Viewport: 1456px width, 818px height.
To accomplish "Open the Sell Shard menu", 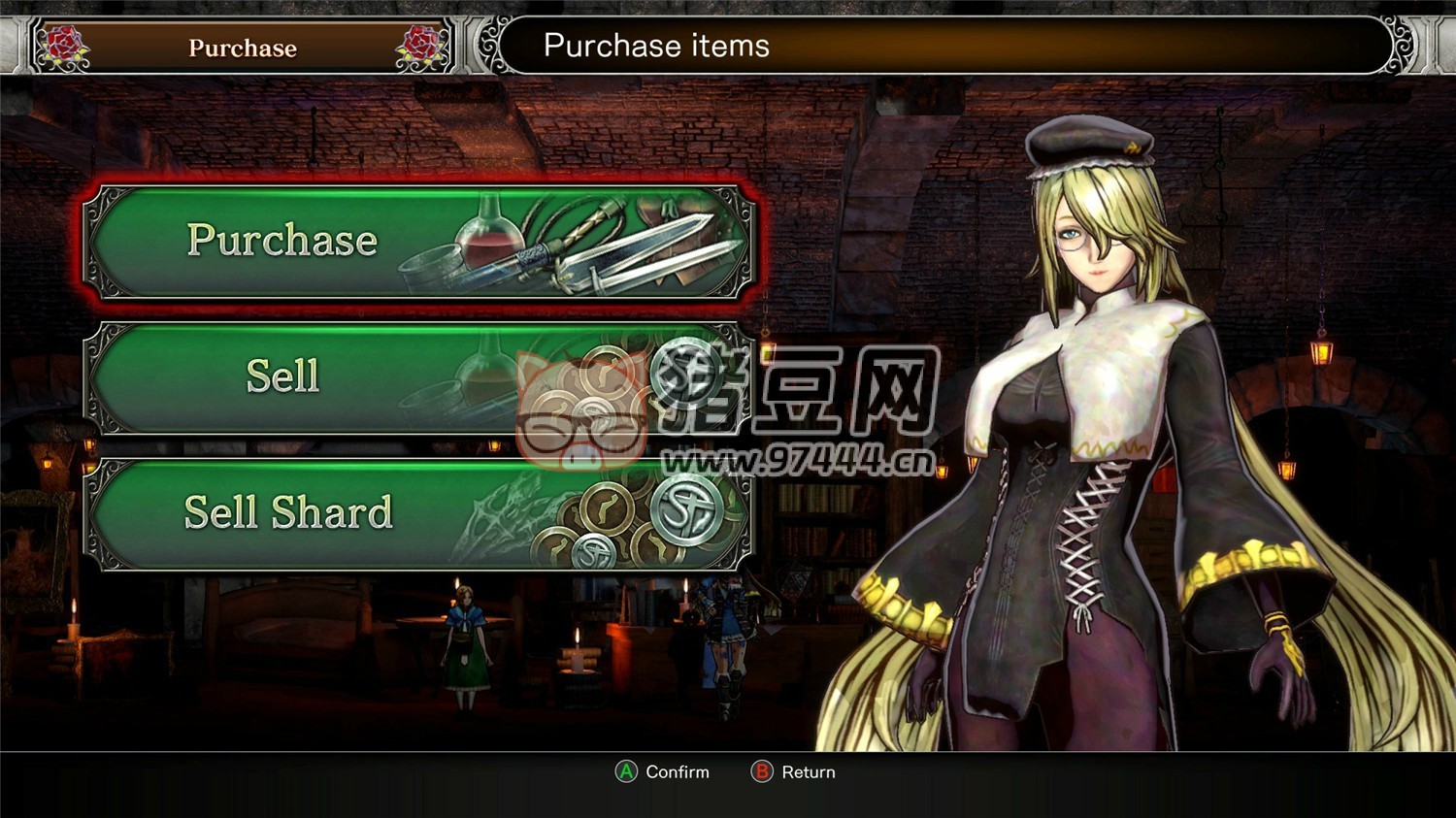I will tap(419, 513).
